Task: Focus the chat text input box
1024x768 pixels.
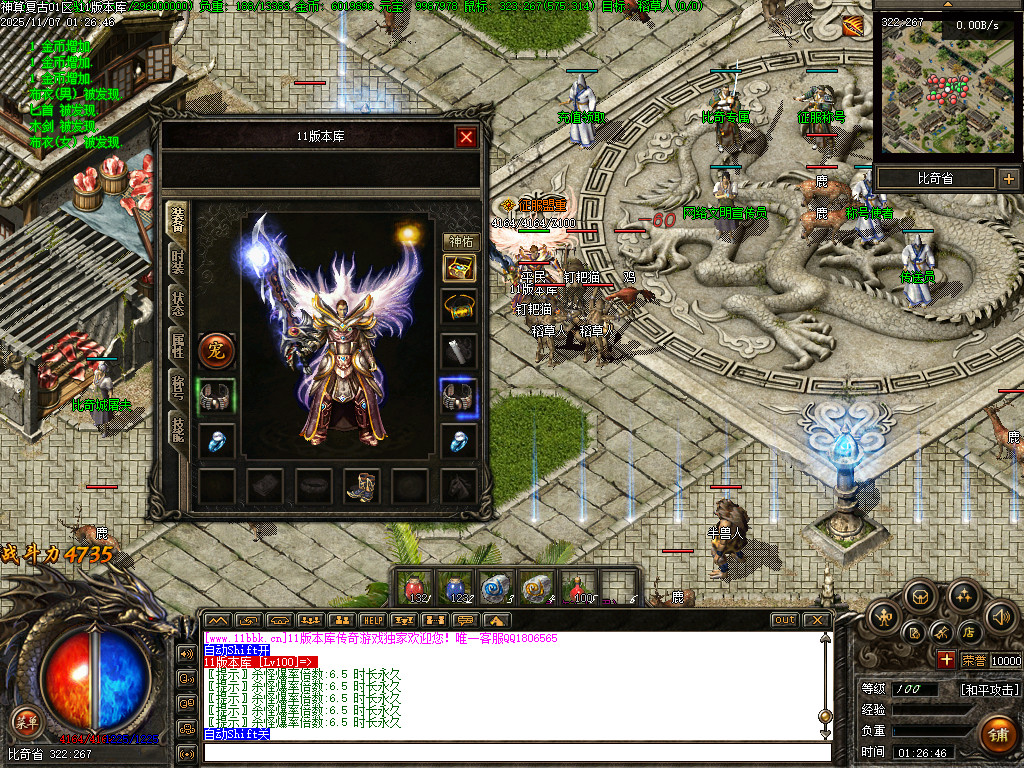Action: [x=515, y=752]
